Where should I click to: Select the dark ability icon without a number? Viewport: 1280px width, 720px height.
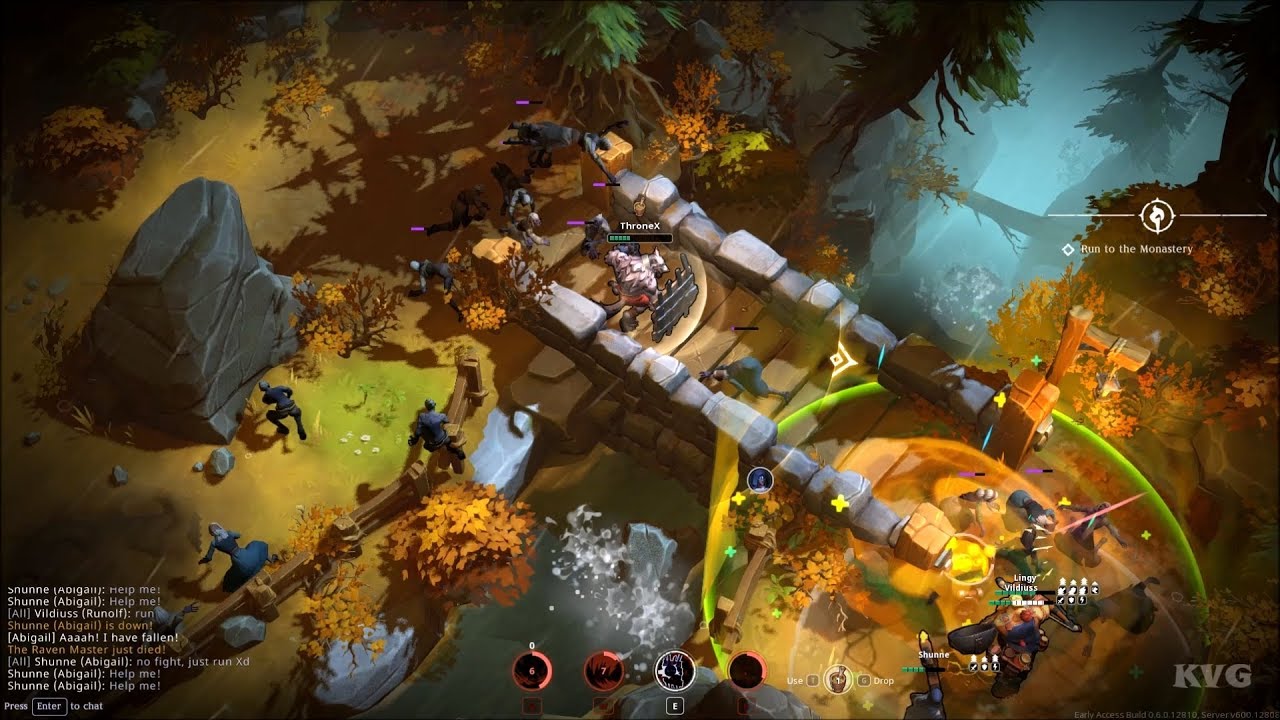[746, 671]
